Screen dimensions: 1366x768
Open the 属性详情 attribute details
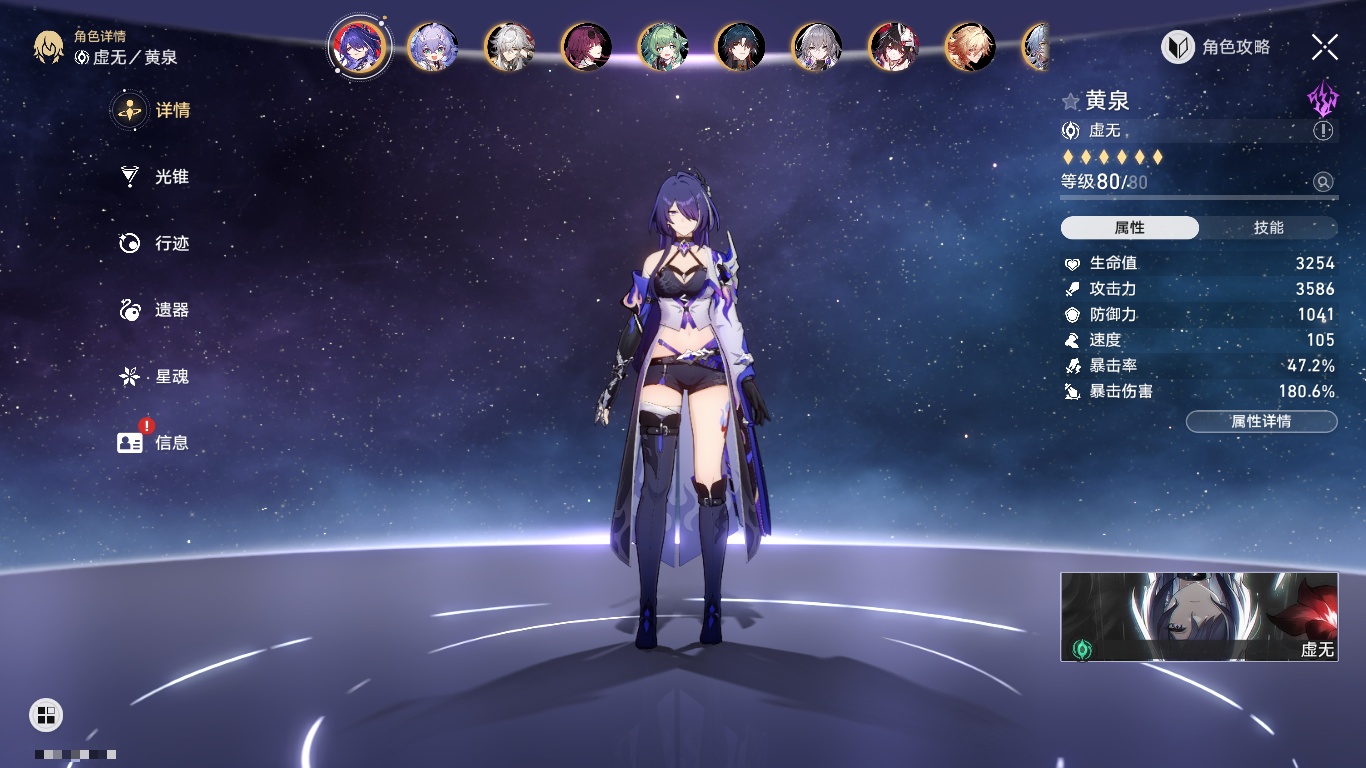click(1261, 421)
